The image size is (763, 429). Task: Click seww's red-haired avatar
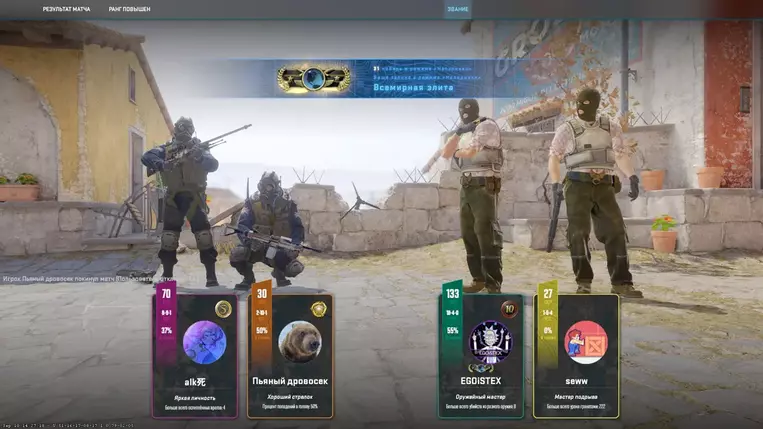point(585,342)
